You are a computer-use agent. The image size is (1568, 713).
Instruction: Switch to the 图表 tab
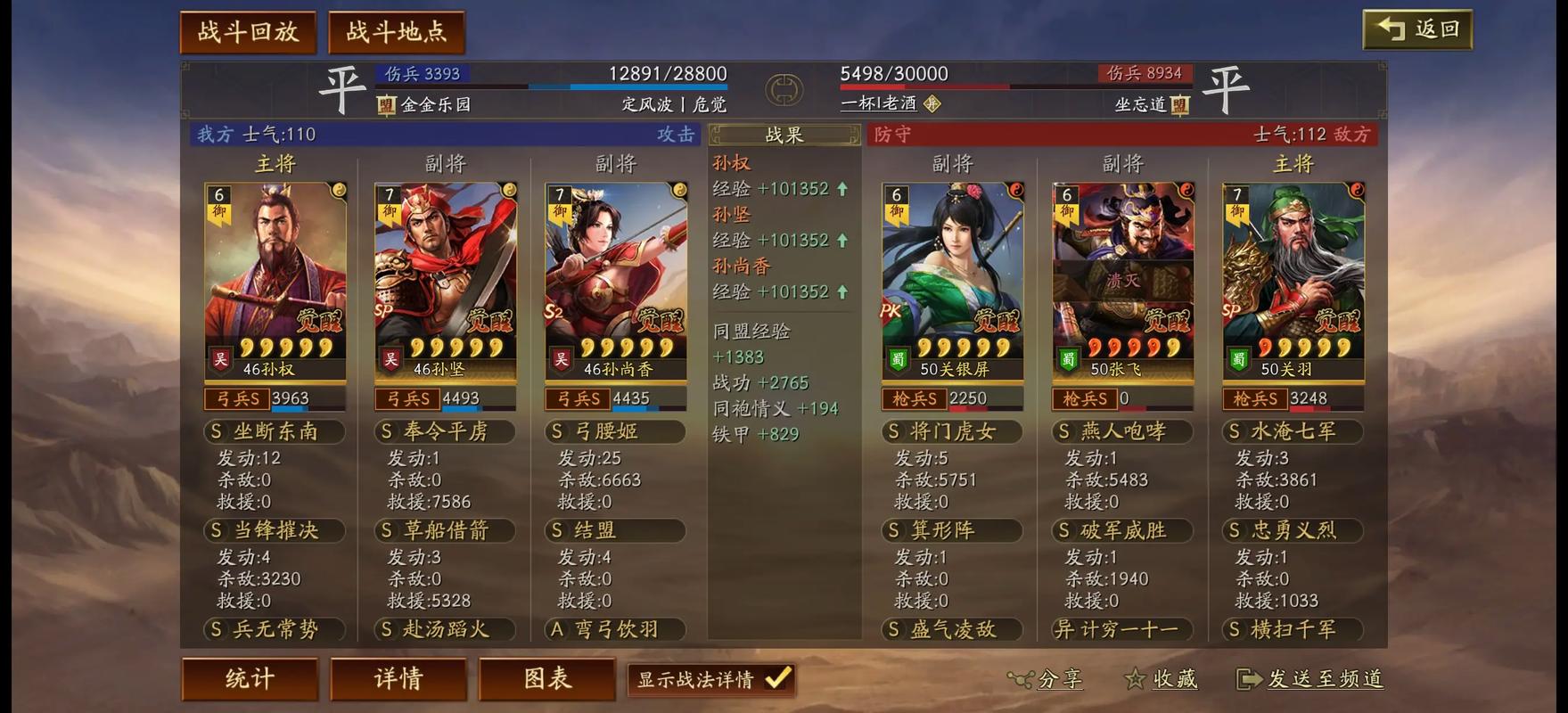(x=546, y=678)
